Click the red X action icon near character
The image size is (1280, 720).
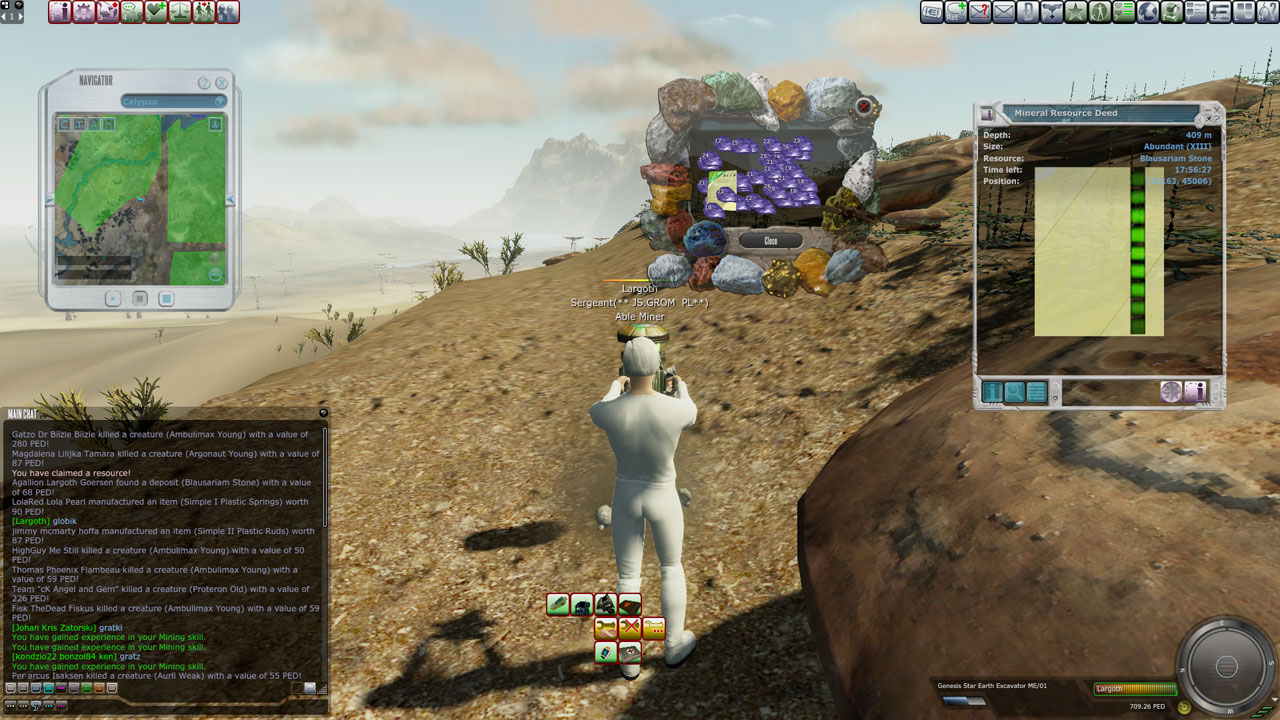pyautogui.click(x=629, y=628)
